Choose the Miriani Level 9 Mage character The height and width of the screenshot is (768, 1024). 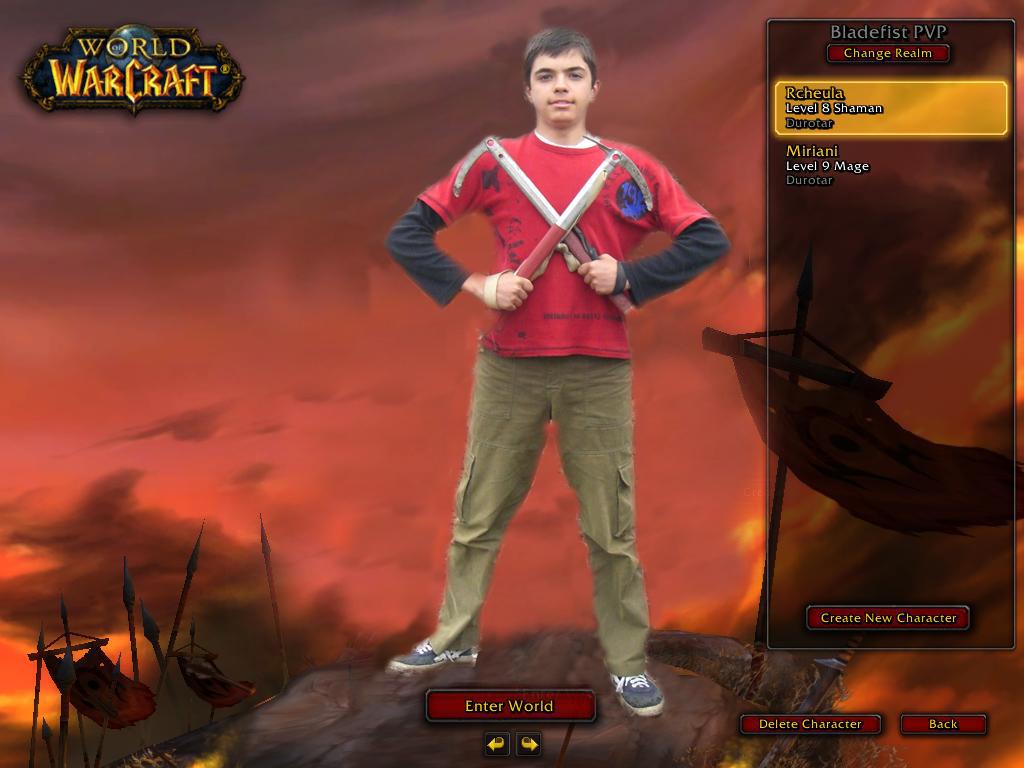[890, 166]
